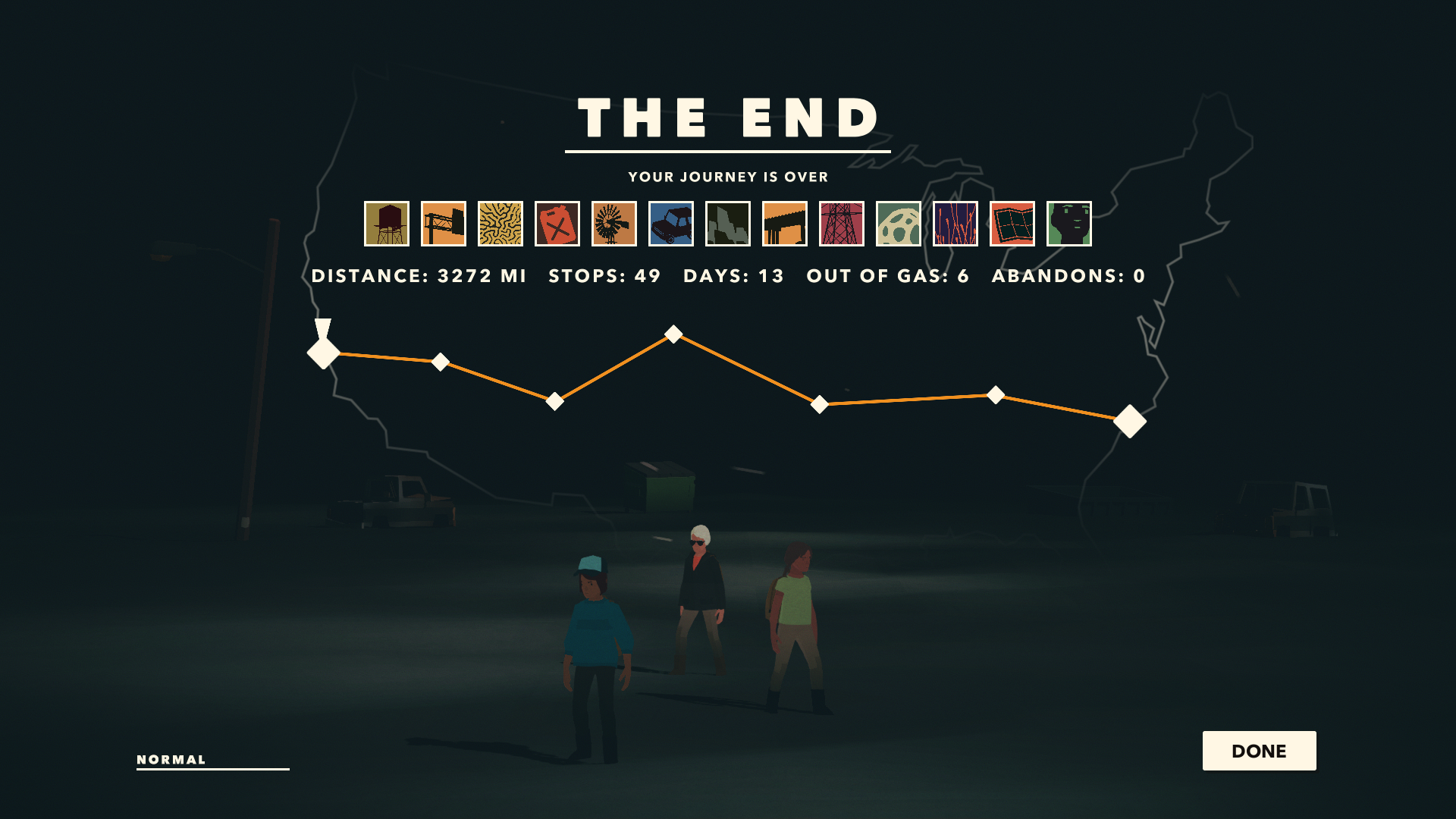Image resolution: width=1456 pixels, height=819 pixels.
Task: Select the car on blue badge
Action: click(671, 224)
